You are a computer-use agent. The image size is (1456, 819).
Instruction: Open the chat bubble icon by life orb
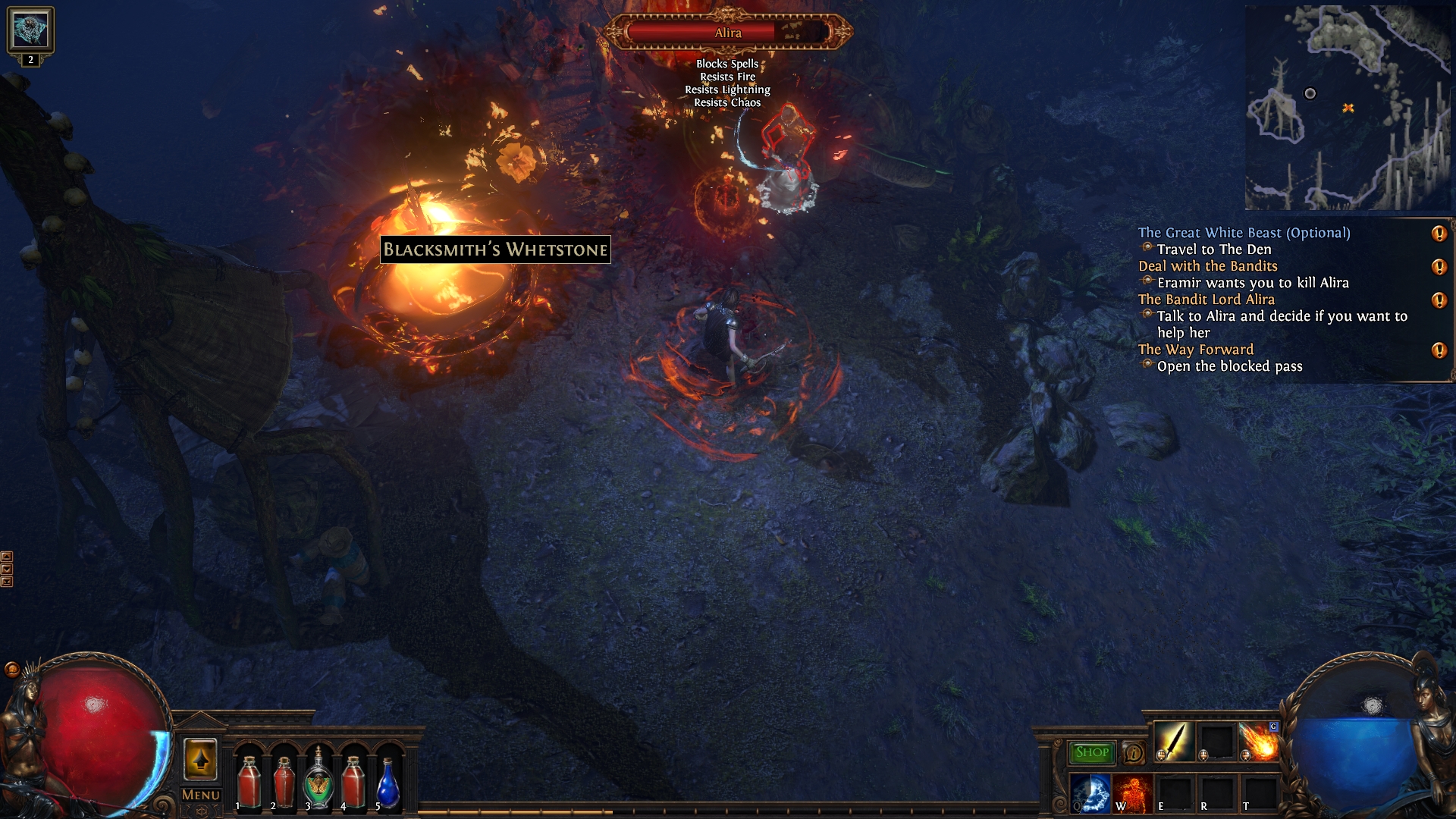11,669
